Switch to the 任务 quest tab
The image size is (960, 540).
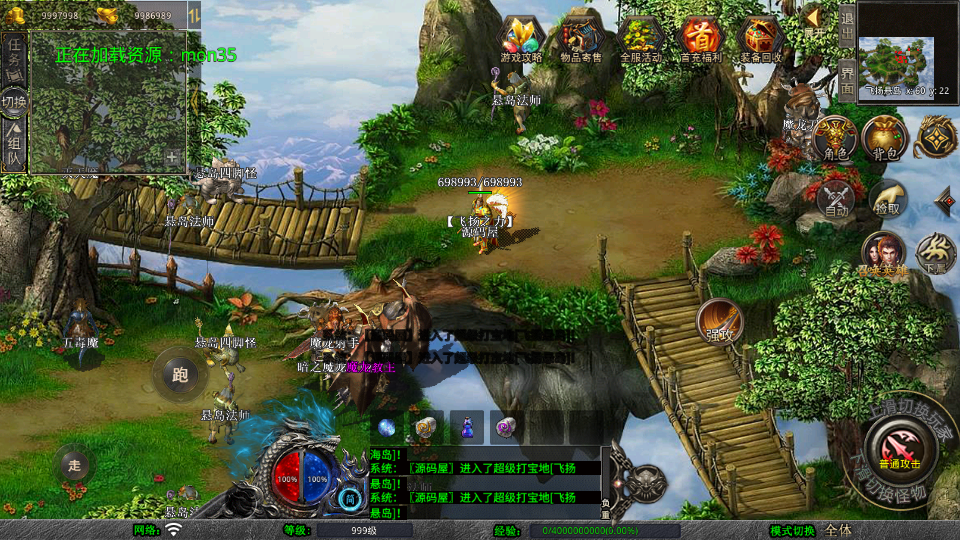pos(15,57)
